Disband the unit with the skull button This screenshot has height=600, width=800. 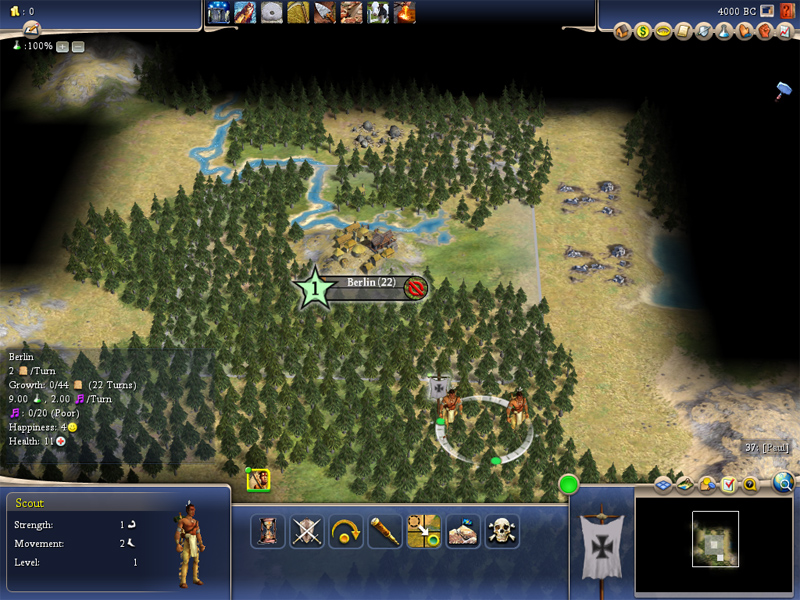click(x=502, y=530)
